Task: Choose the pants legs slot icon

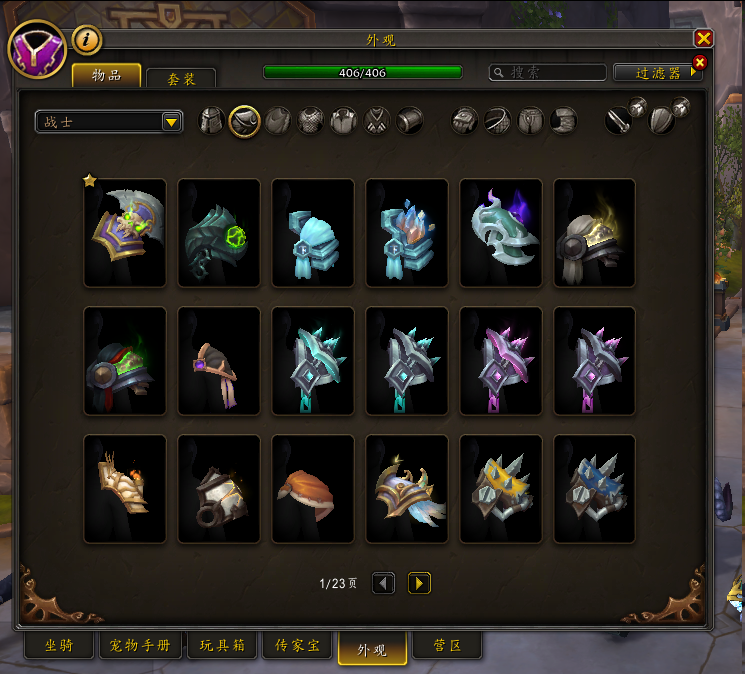Action: (x=530, y=121)
